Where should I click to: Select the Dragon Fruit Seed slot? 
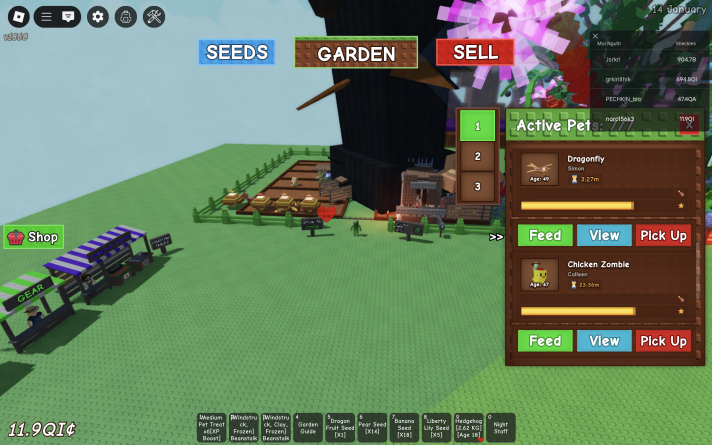pyautogui.click(x=340, y=427)
